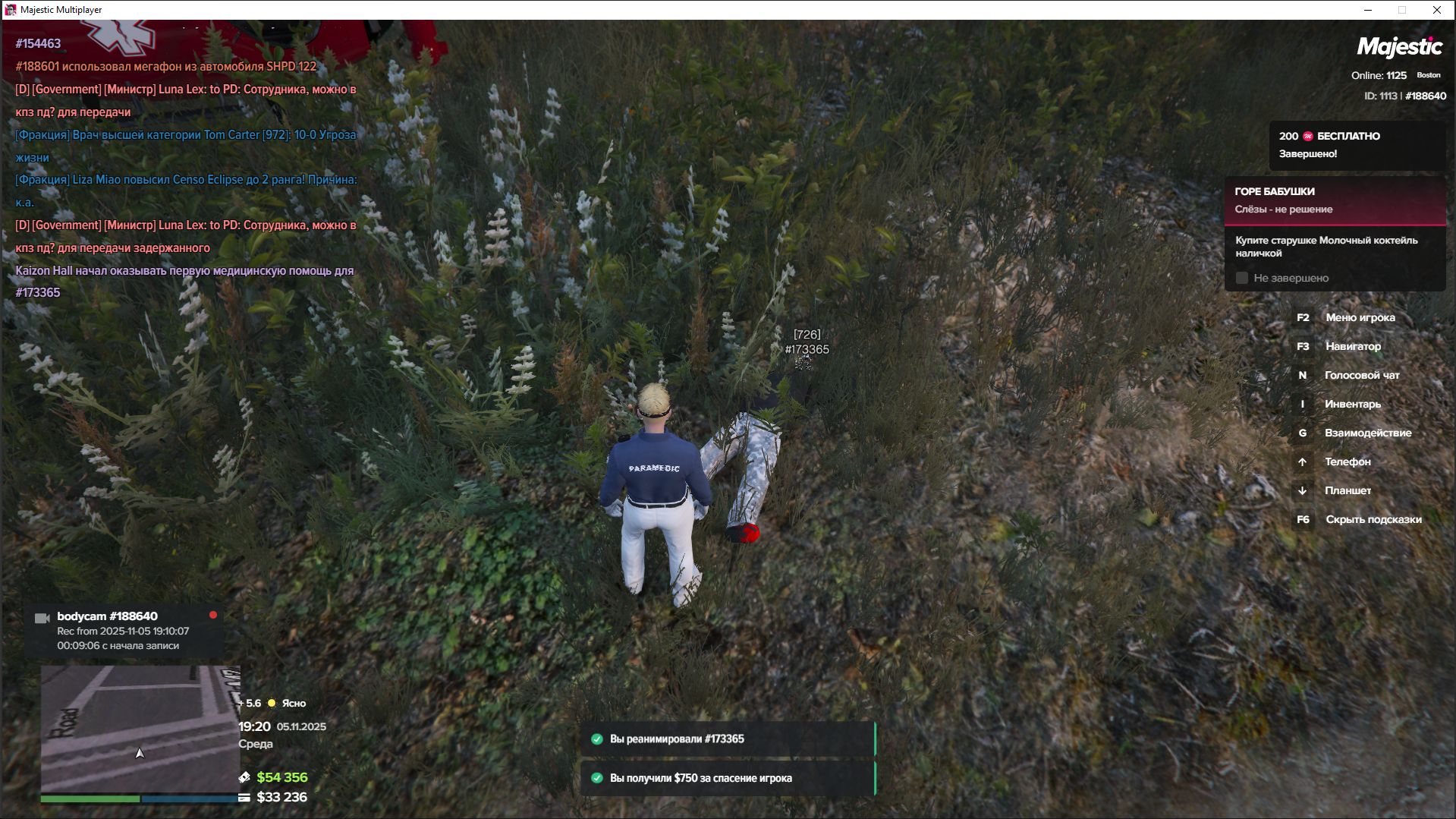Viewport: 1456px width, 819px height.
Task: Dismiss the '$750 за спасение игрока' notification
Action: pos(728,778)
